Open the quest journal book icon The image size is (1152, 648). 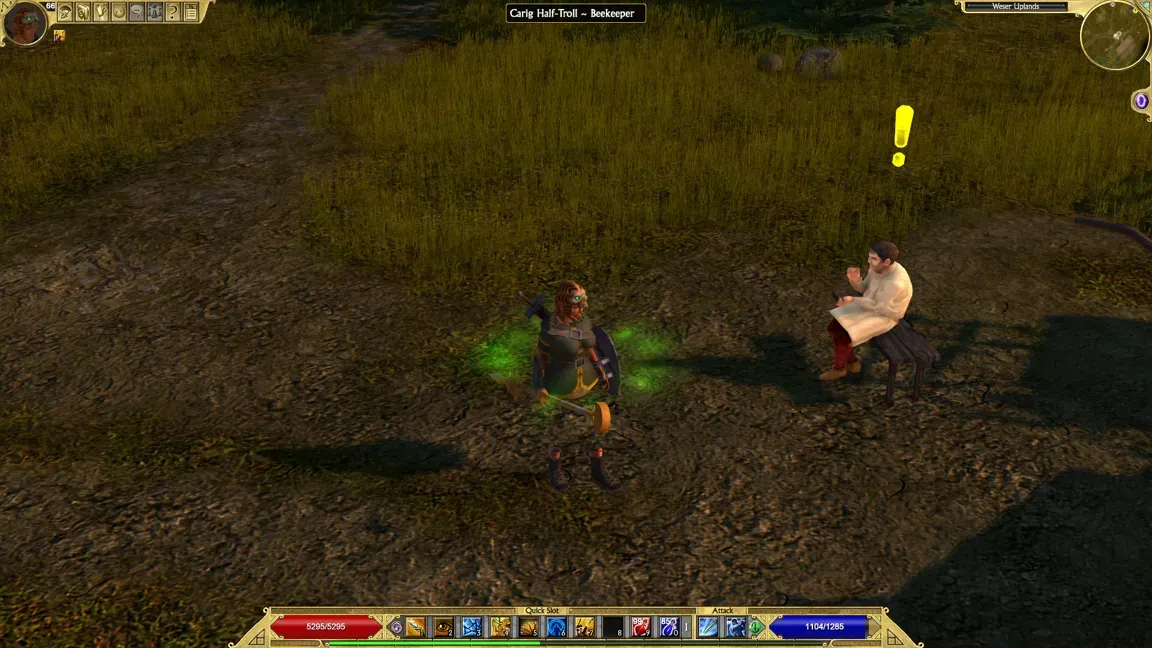click(x=83, y=12)
